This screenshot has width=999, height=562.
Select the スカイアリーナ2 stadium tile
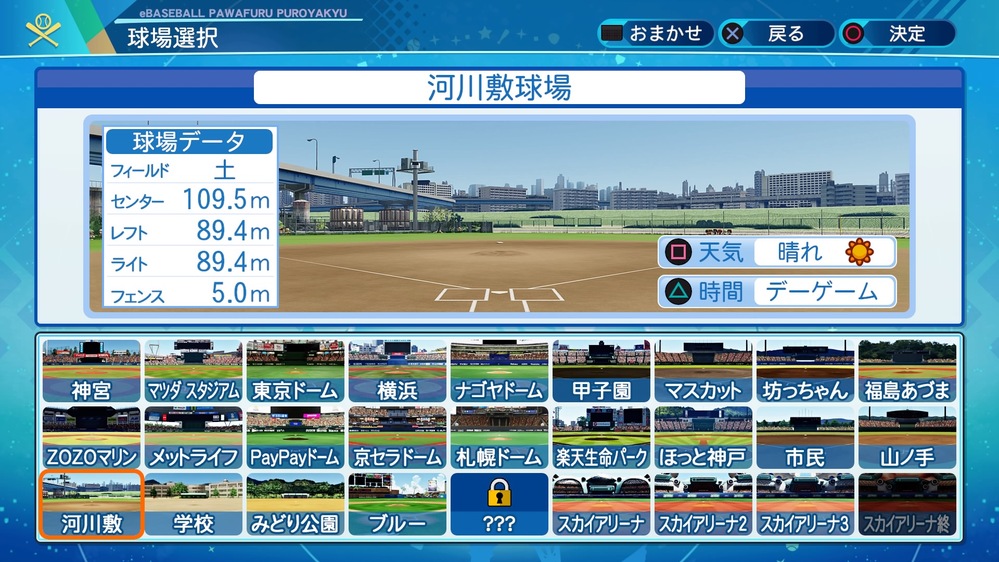[x=703, y=505]
